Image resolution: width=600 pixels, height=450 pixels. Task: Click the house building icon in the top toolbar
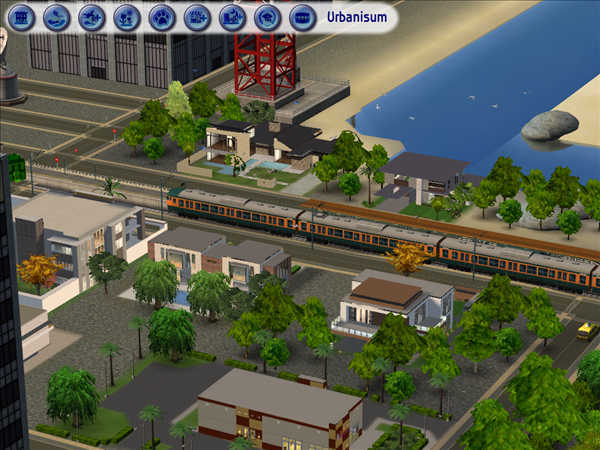(22, 17)
